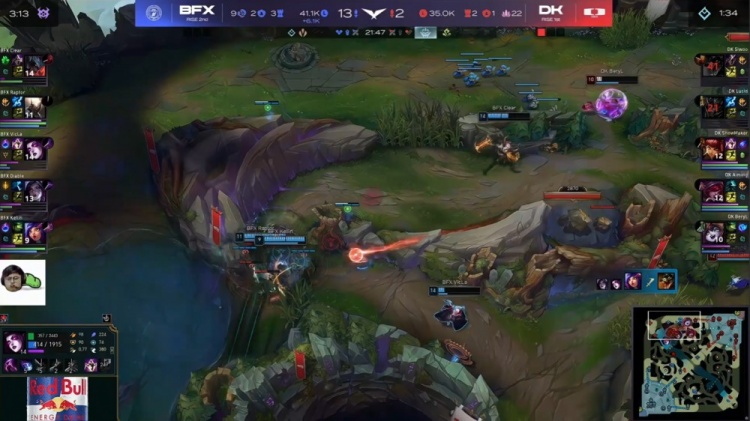Select BFX VicLa's champion portrait
This screenshot has width=750, height=421.
click(34, 149)
